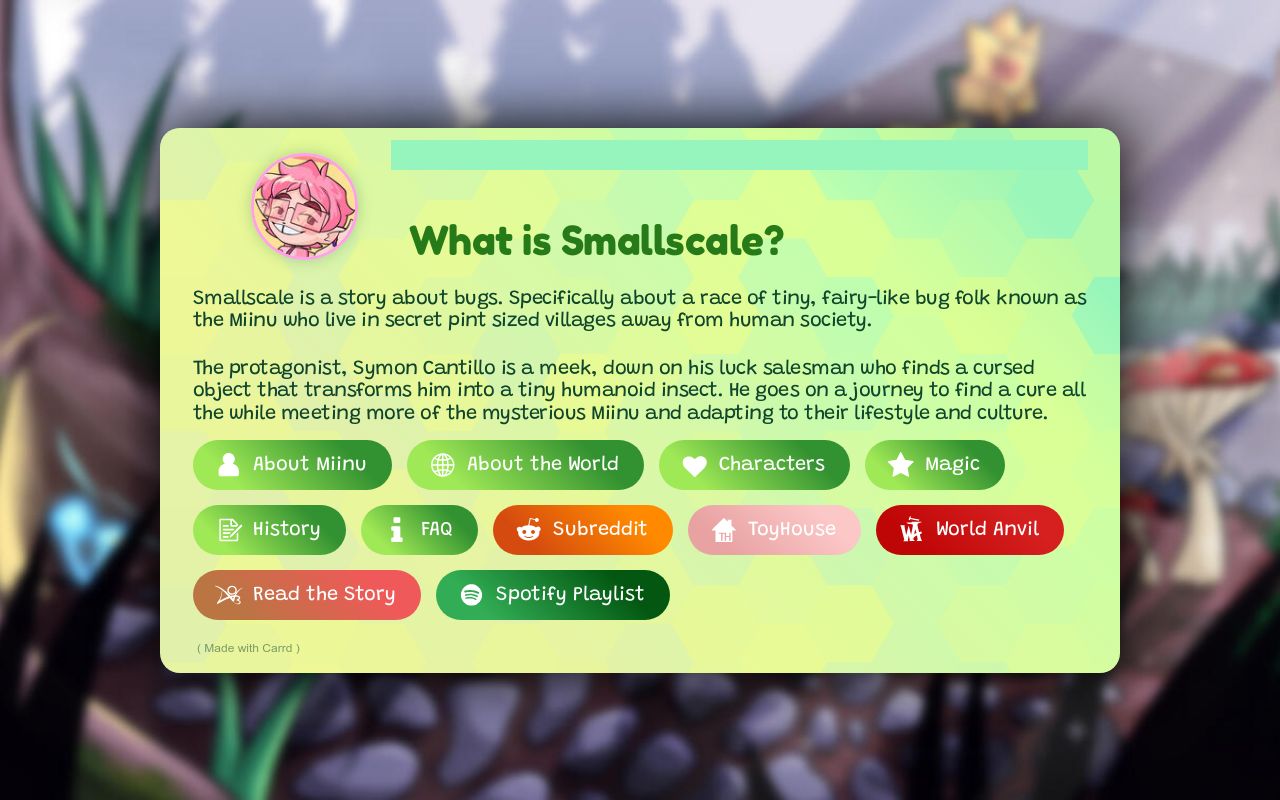Click the heart icon on the Characters button
Viewport: 1280px width, 800px height.
tap(694, 465)
